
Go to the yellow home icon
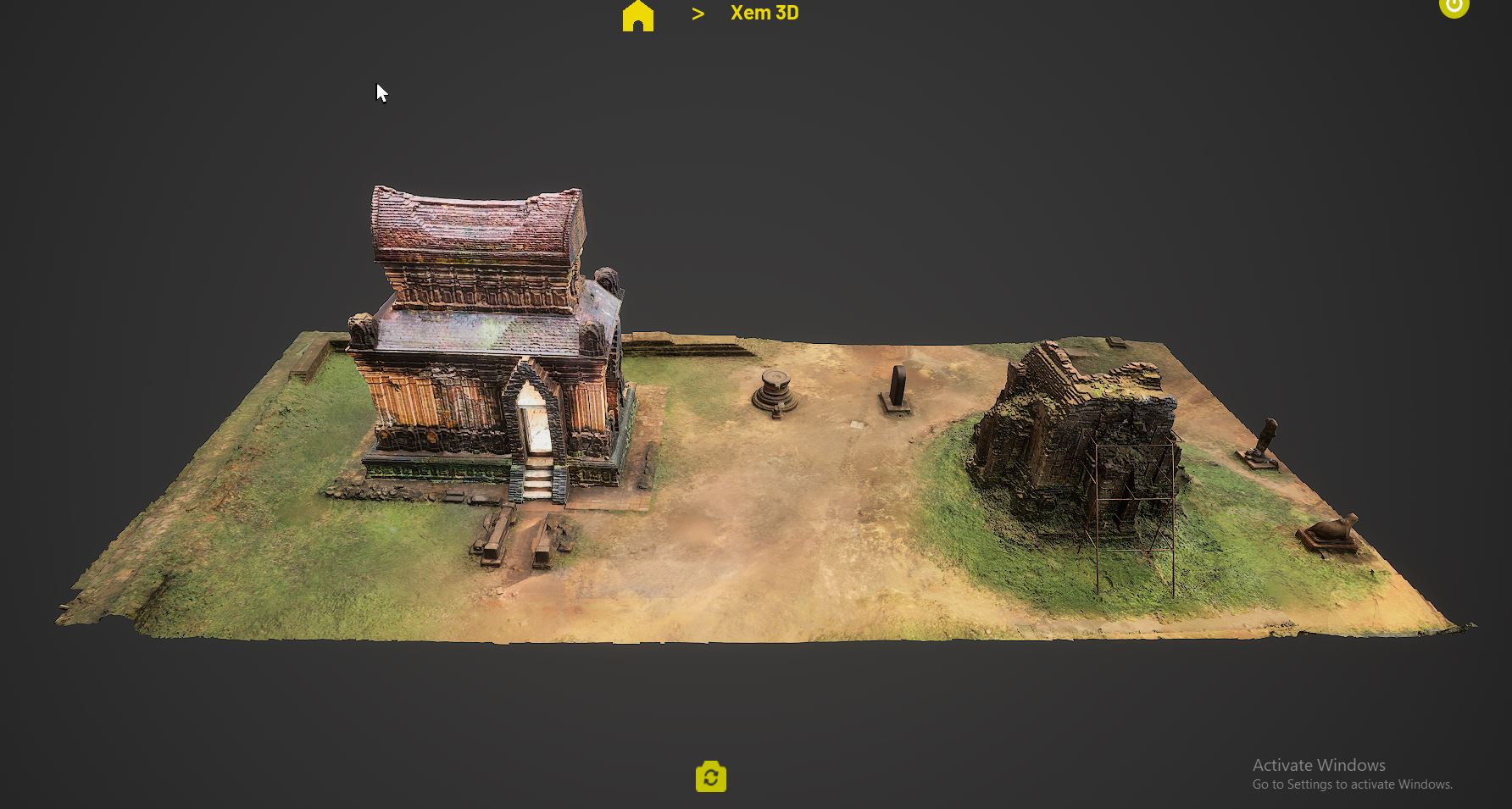pos(638,15)
